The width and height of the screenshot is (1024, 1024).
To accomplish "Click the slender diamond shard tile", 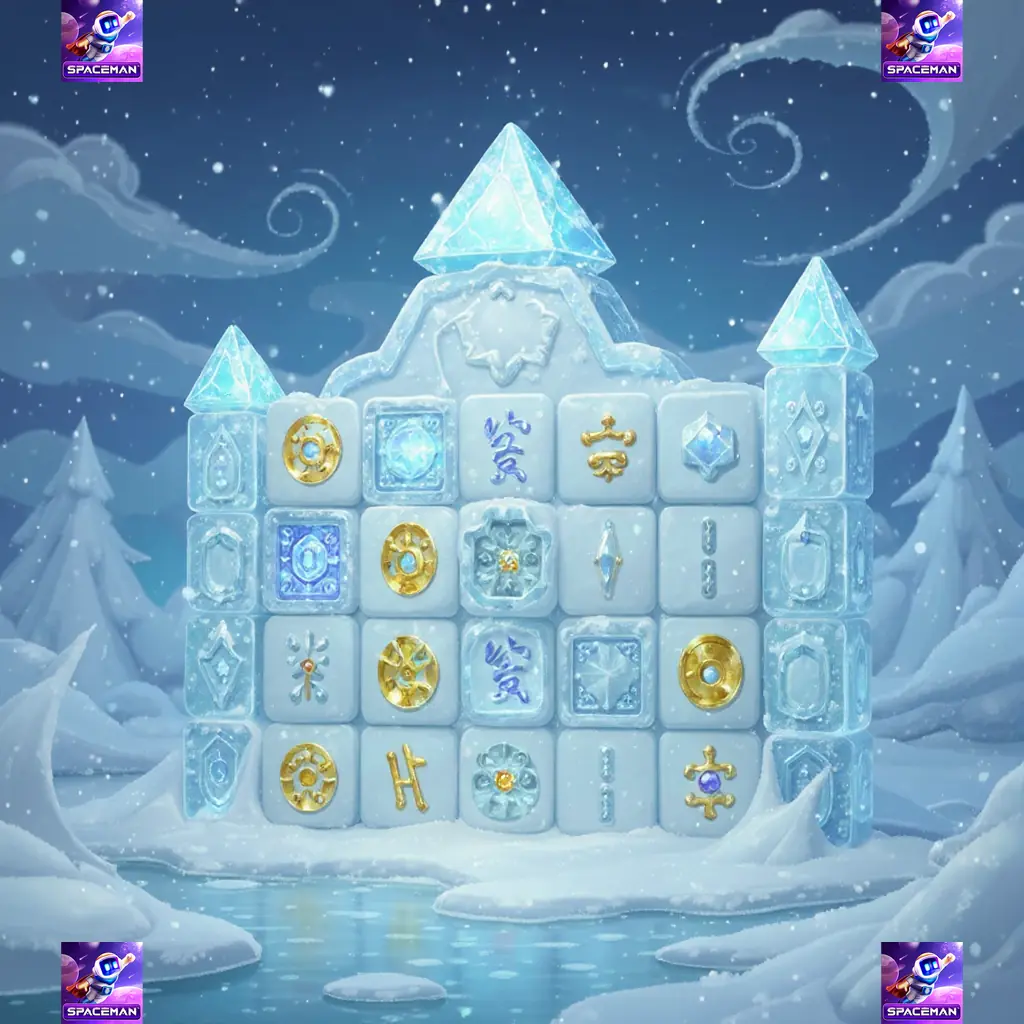I will click(x=606, y=558).
